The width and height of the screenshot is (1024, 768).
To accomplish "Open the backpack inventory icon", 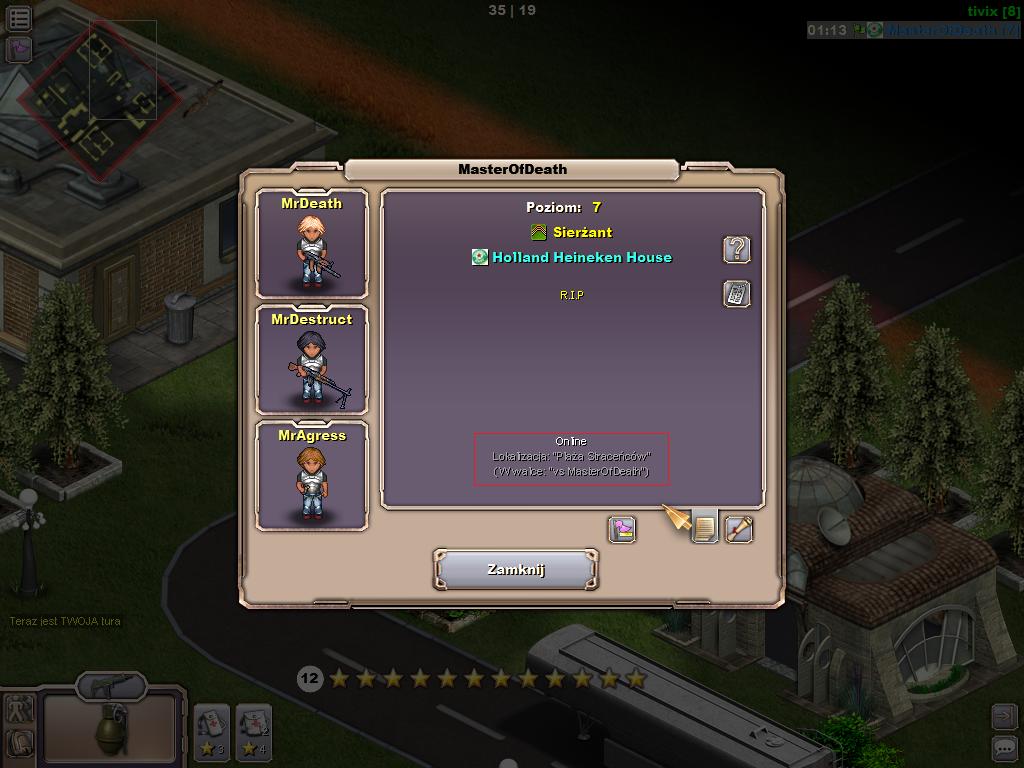I will pyautogui.click(x=19, y=743).
